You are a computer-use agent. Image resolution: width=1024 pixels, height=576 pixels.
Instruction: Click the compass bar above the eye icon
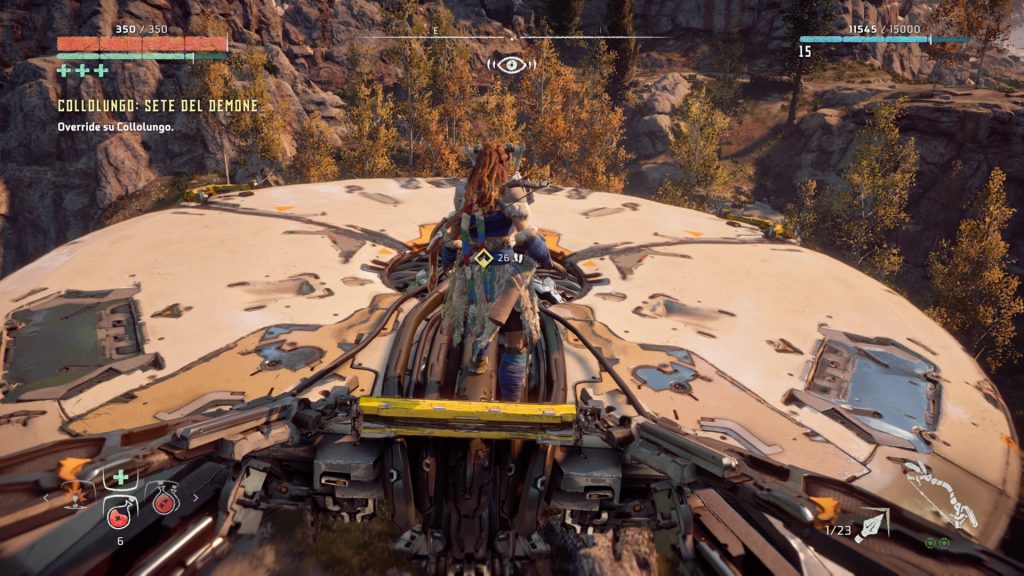click(x=511, y=36)
